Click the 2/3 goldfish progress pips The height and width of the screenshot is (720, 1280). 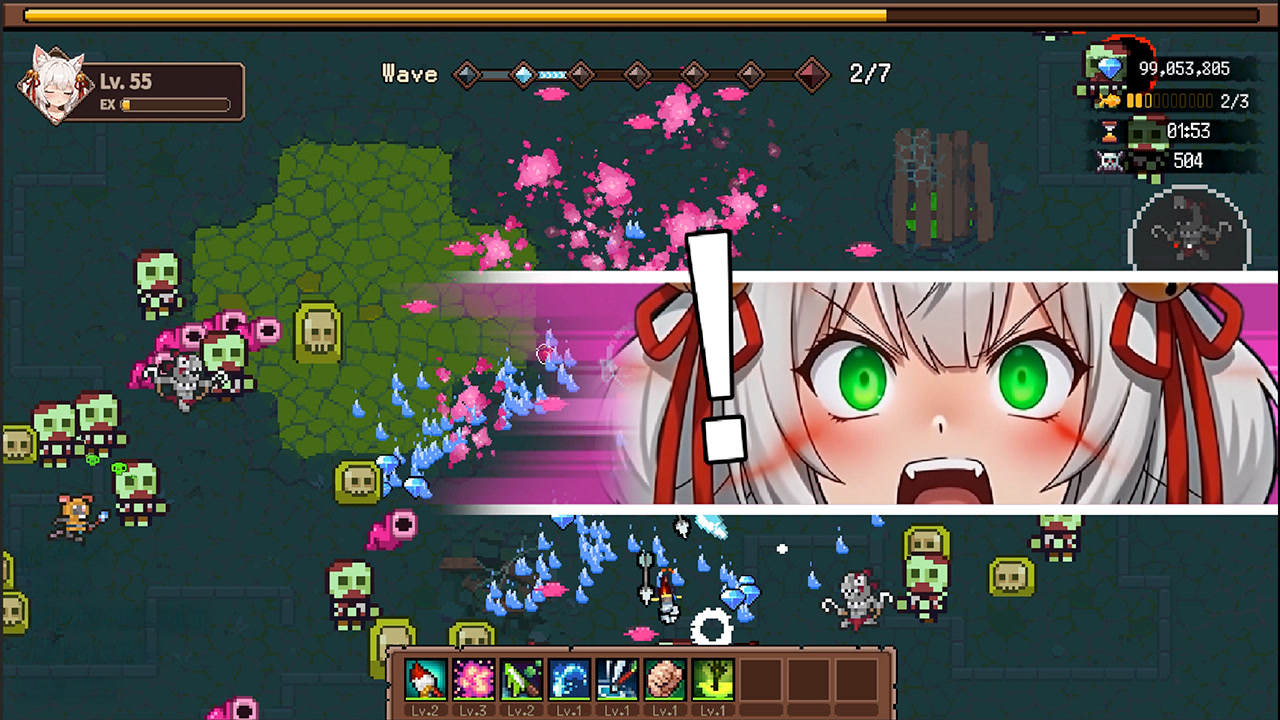1168,100
